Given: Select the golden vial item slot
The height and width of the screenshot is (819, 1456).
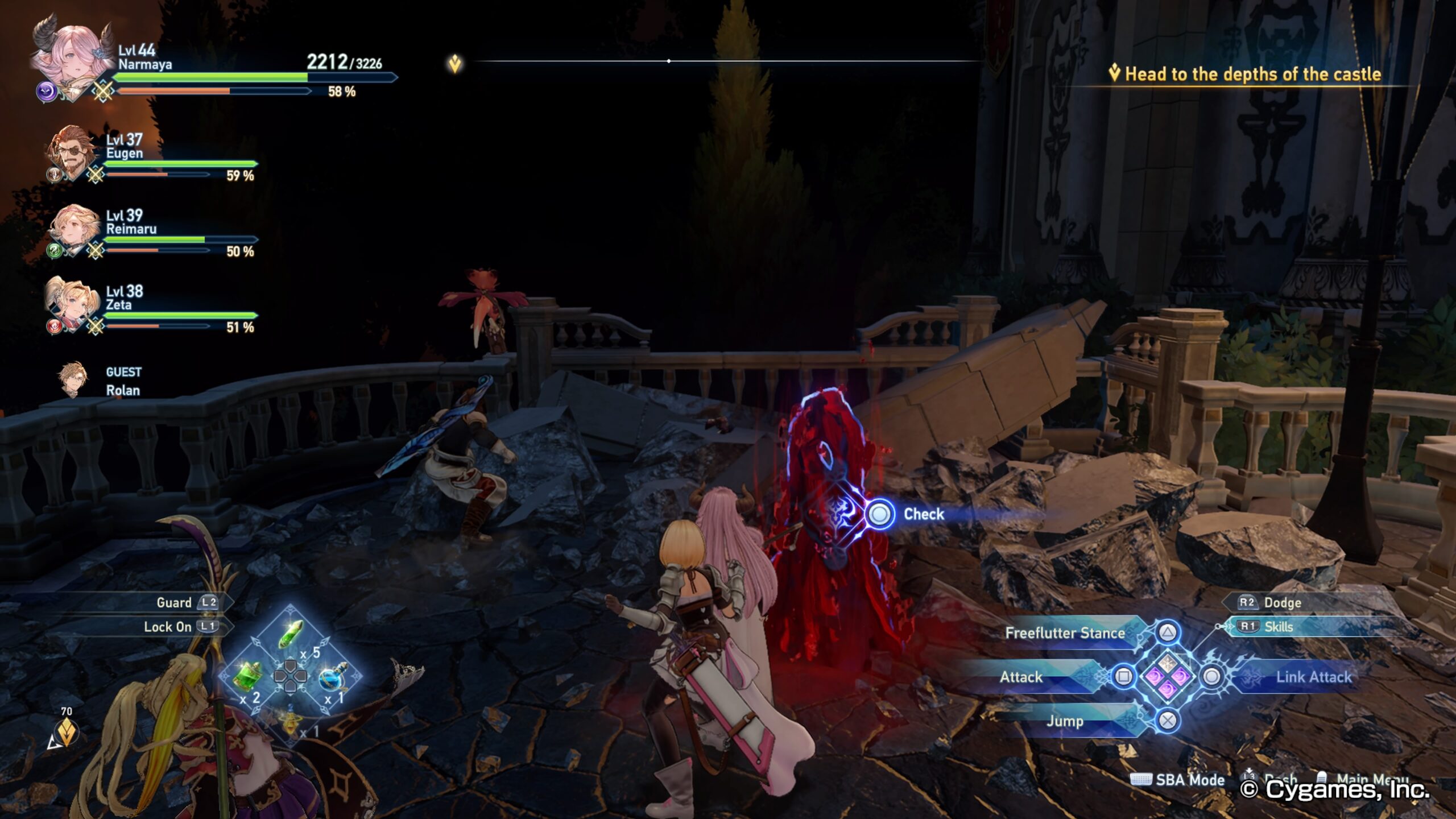Looking at the screenshot, I should [291, 721].
